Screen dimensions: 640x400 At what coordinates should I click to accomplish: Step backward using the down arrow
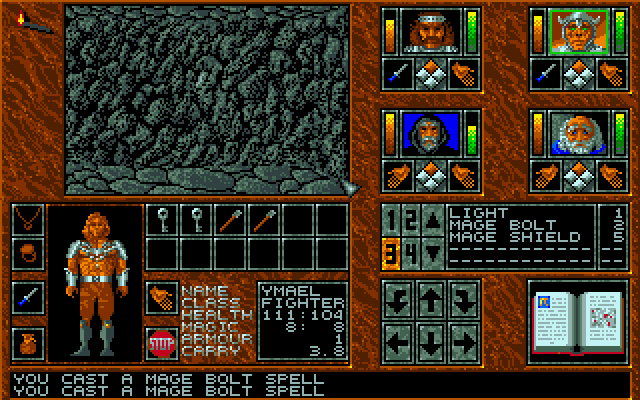(430, 342)
